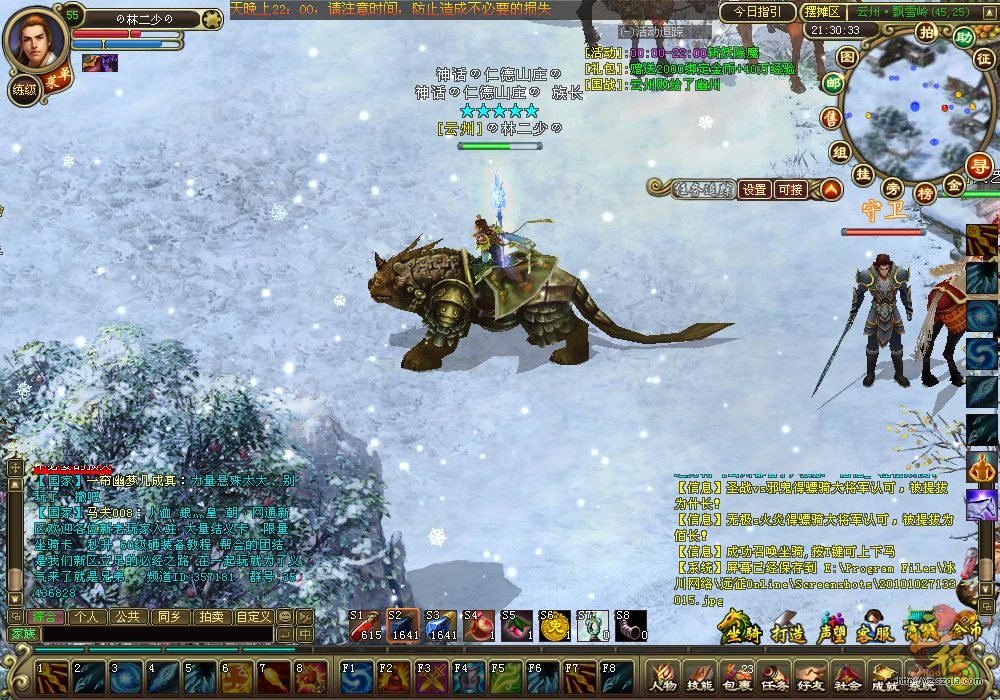Screen dimensions: 1000x700
Task: Switch chat to the 拍卖 auction tab
Action: pyautogui.click(x=210, y=616)
